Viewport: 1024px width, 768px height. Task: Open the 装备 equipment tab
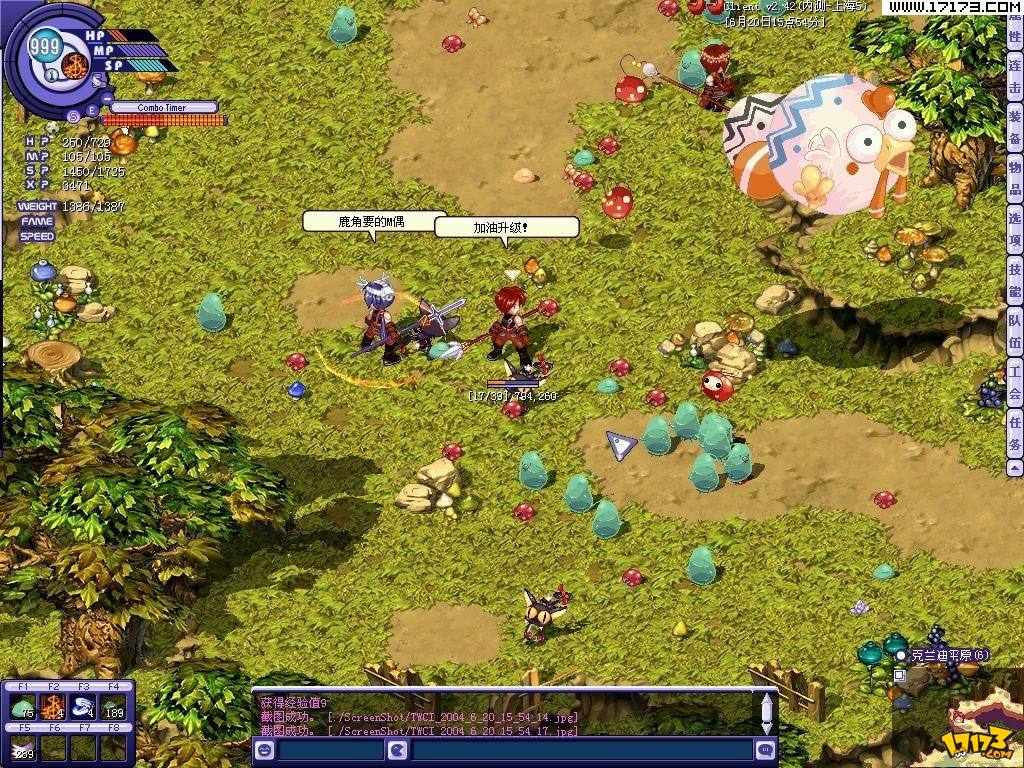[x=1014, y=129]
